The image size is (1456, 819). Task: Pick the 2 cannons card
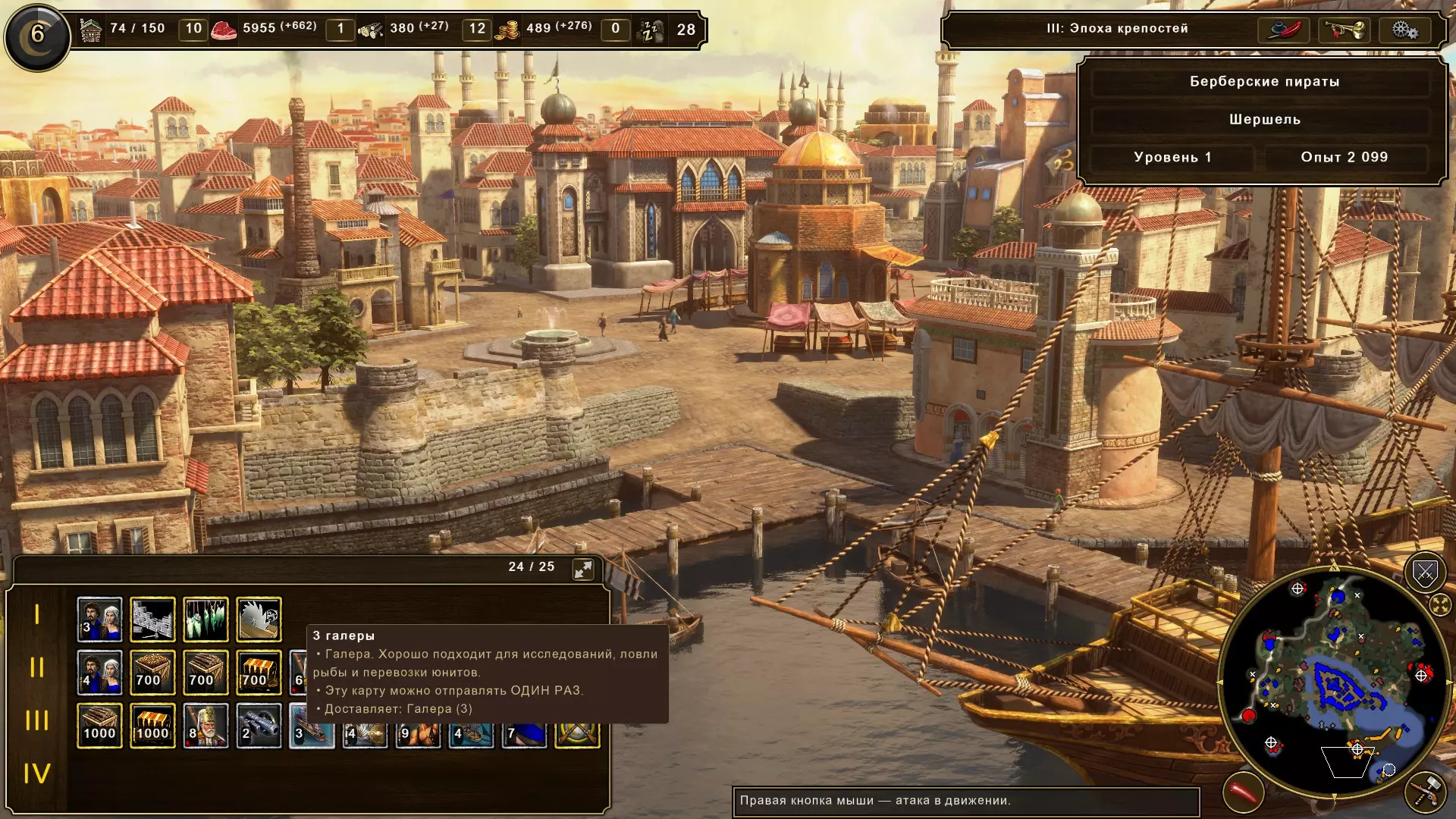pos(259,726)
